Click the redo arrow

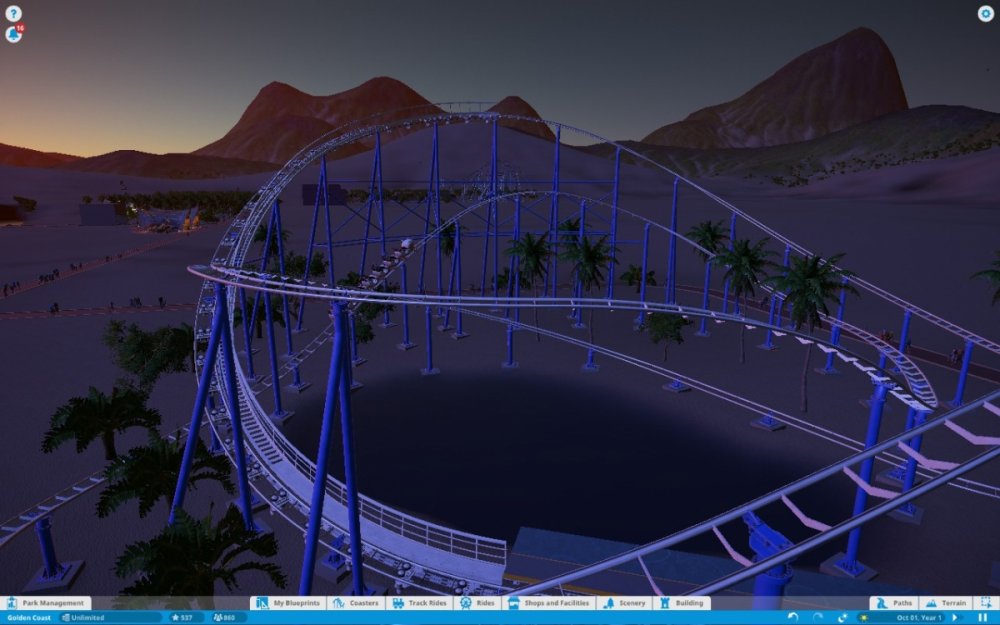(818, 617)
